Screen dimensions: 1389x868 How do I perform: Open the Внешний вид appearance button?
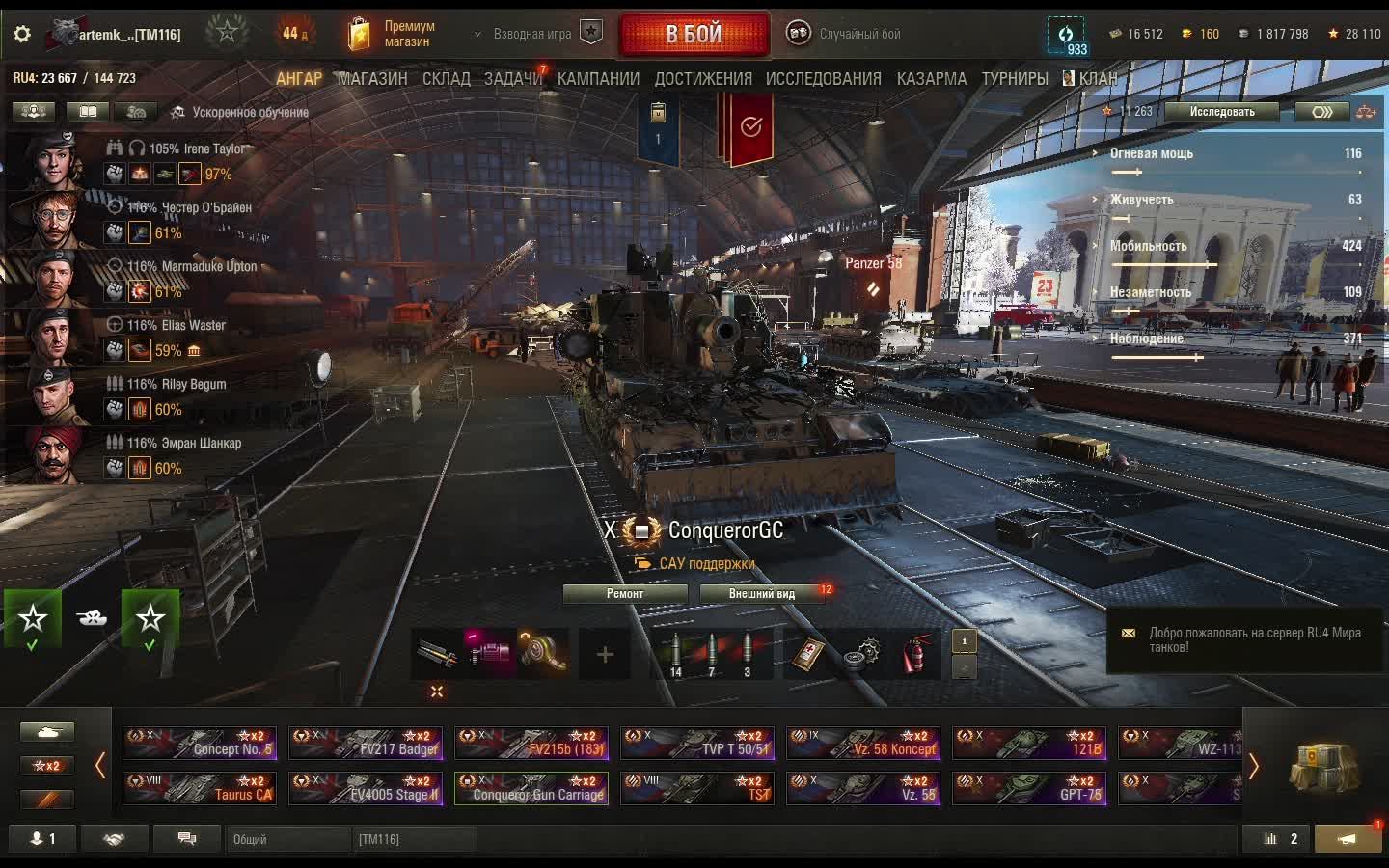761,594
